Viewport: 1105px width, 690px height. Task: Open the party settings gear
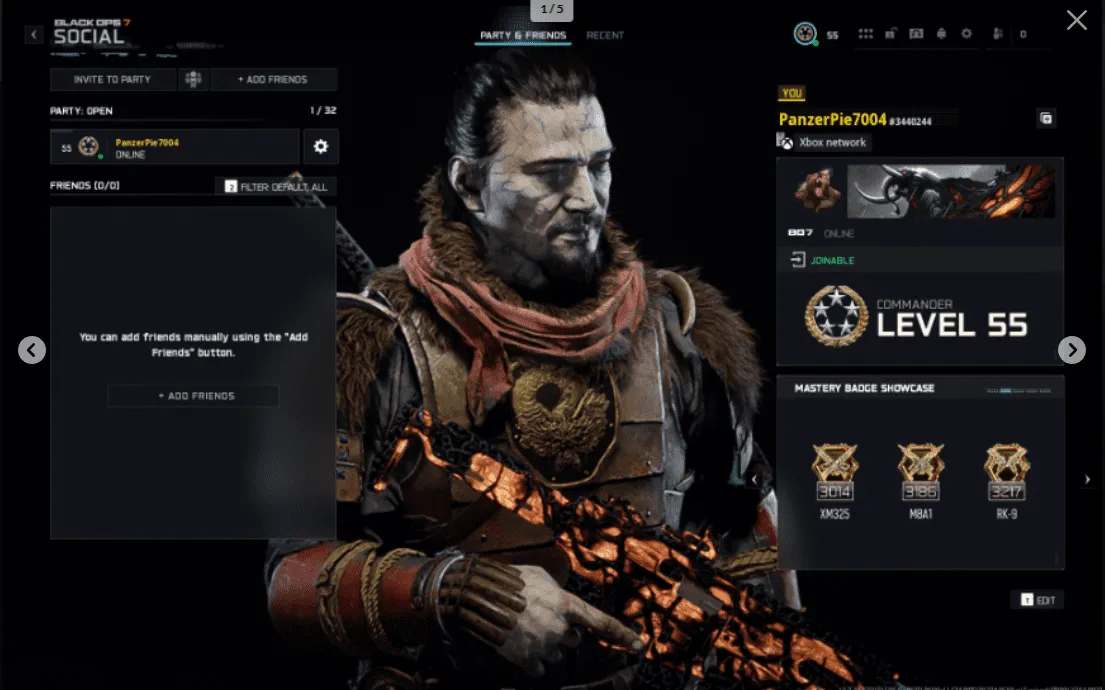tap(320, 147)
